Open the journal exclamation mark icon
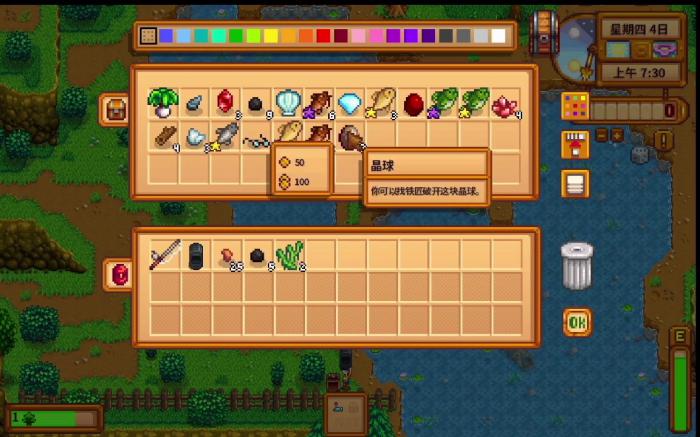Screen dimensions: 700x437 tap(663, 140)
